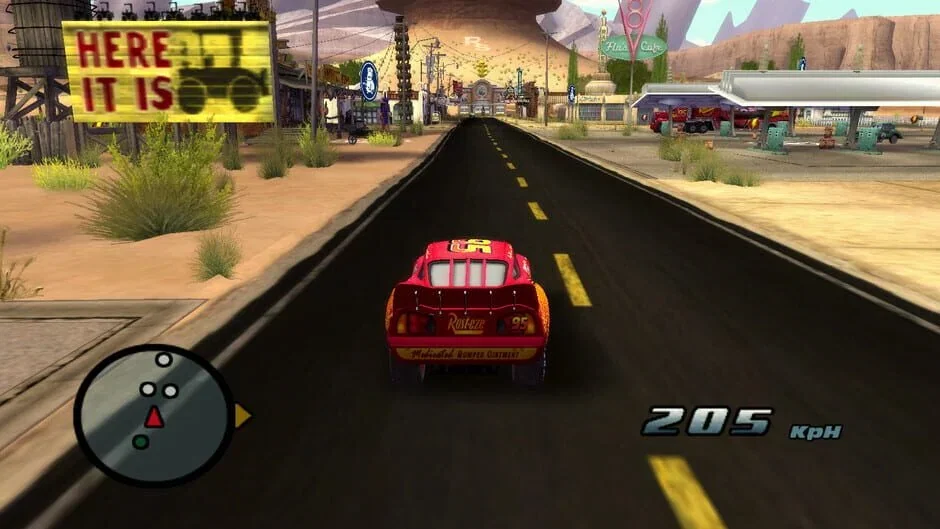The width and height of the screenshot is (940, 529).
Task: Select the yellow arrow beside the minimap
Action: point(242,416)
